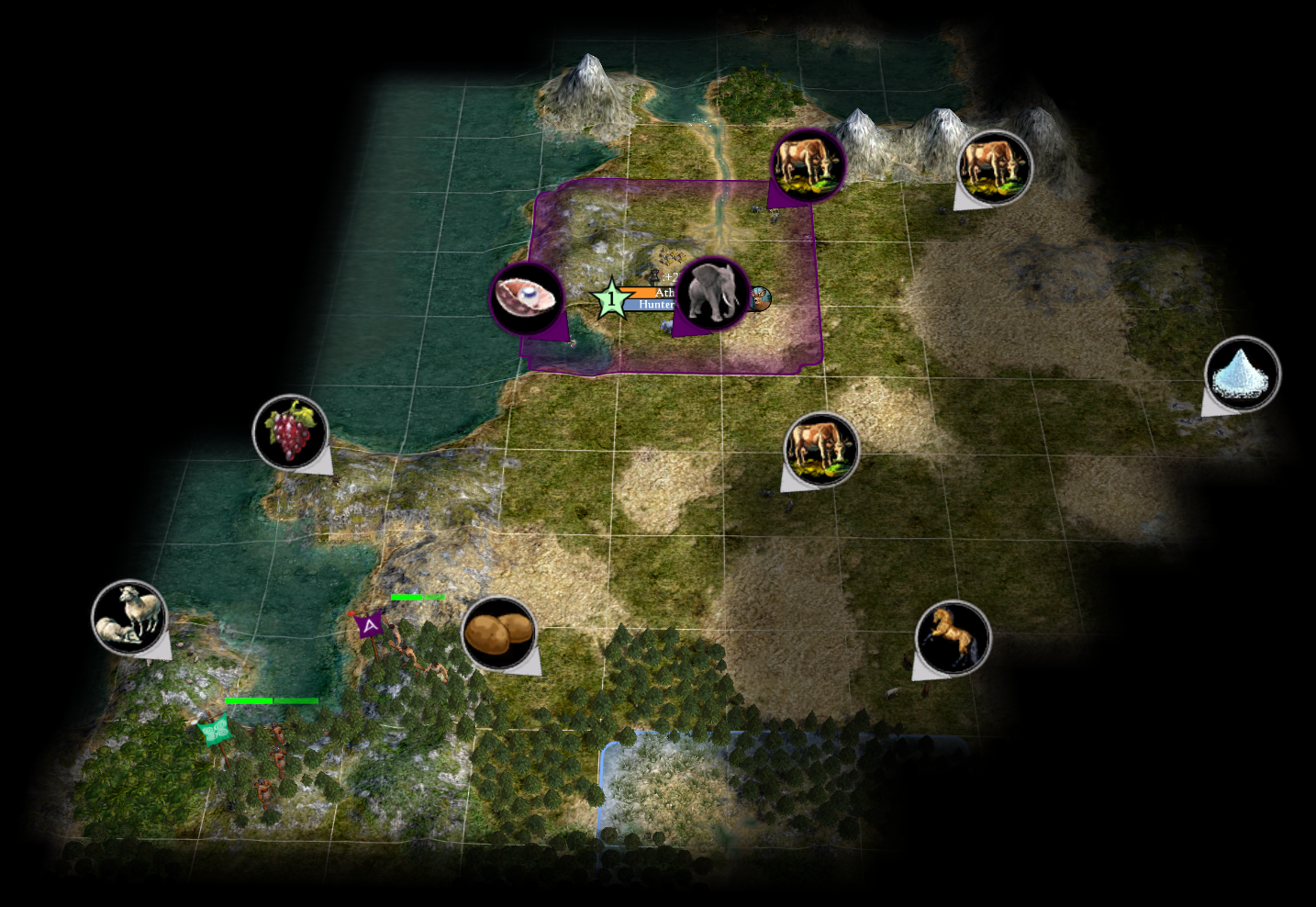Screen dimensions: 1316x907
Task: Click the deer icon beside the city banner
Action: coord(759,298)
